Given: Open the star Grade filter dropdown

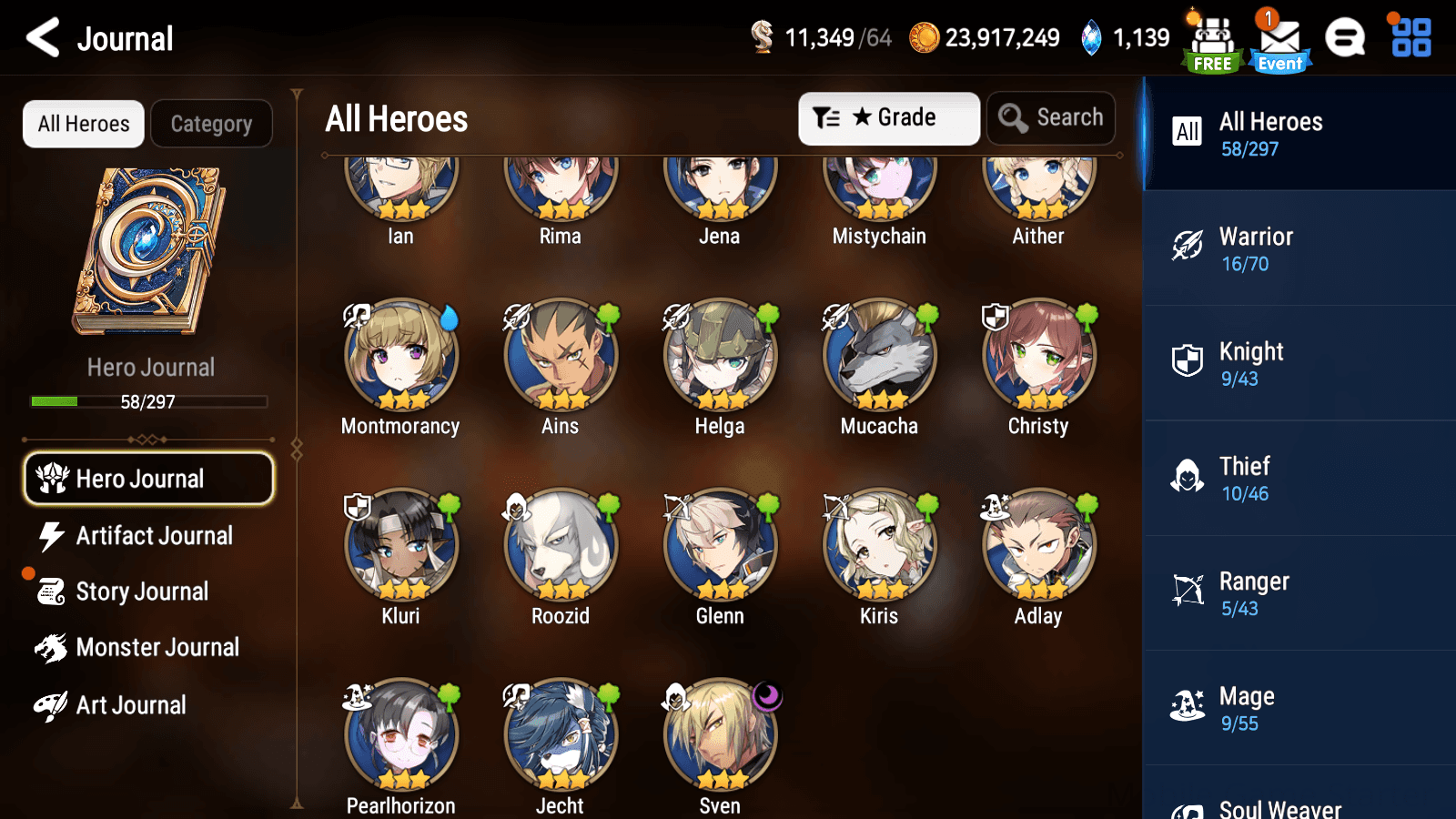Looking at the screenshot, I should (x=888, y=117).
